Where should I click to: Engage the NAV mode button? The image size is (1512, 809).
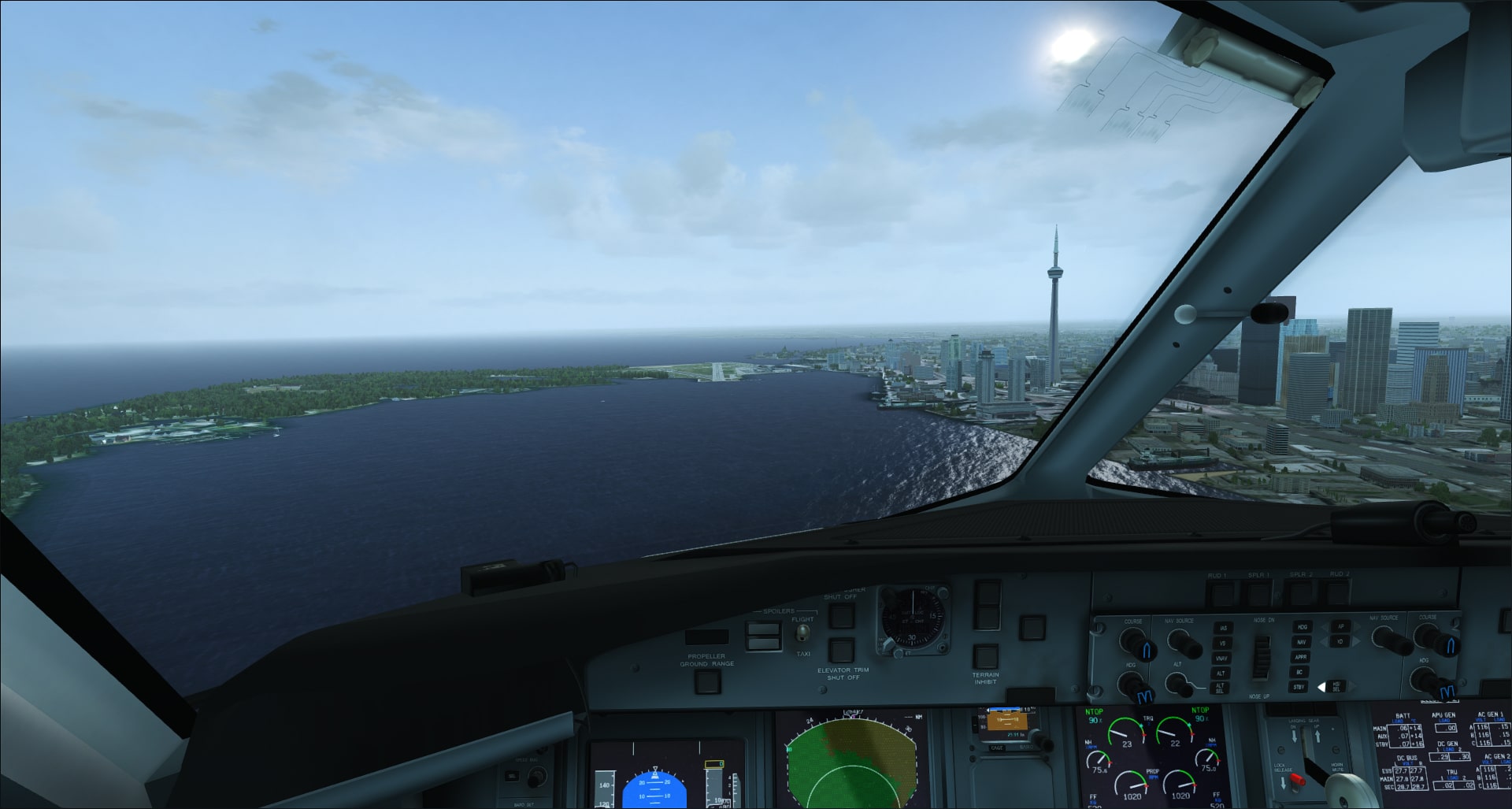coord(1302,642)
